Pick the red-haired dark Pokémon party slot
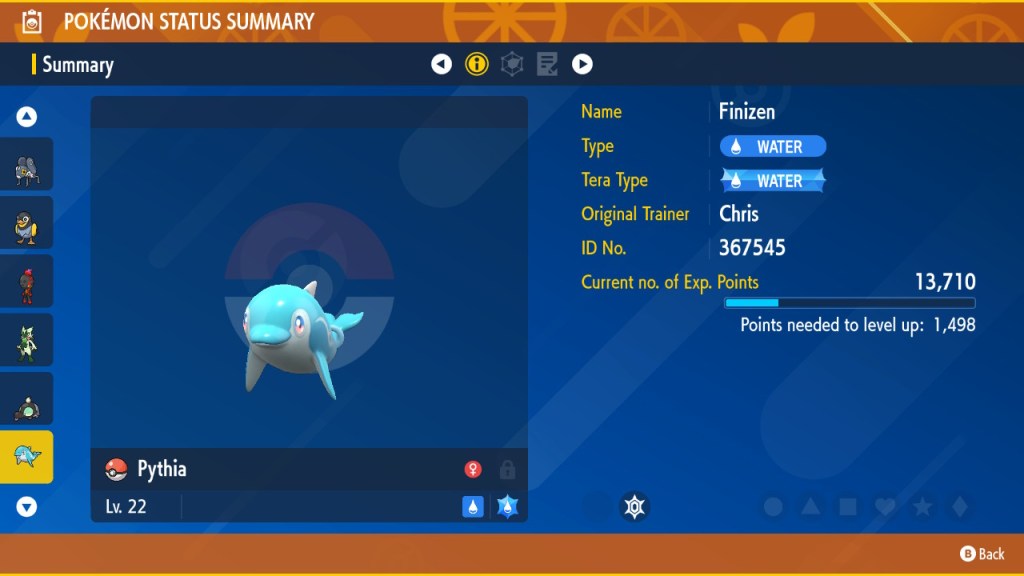Image resolution: width=1024 pixels, height=576 pixels. point(27,282)
